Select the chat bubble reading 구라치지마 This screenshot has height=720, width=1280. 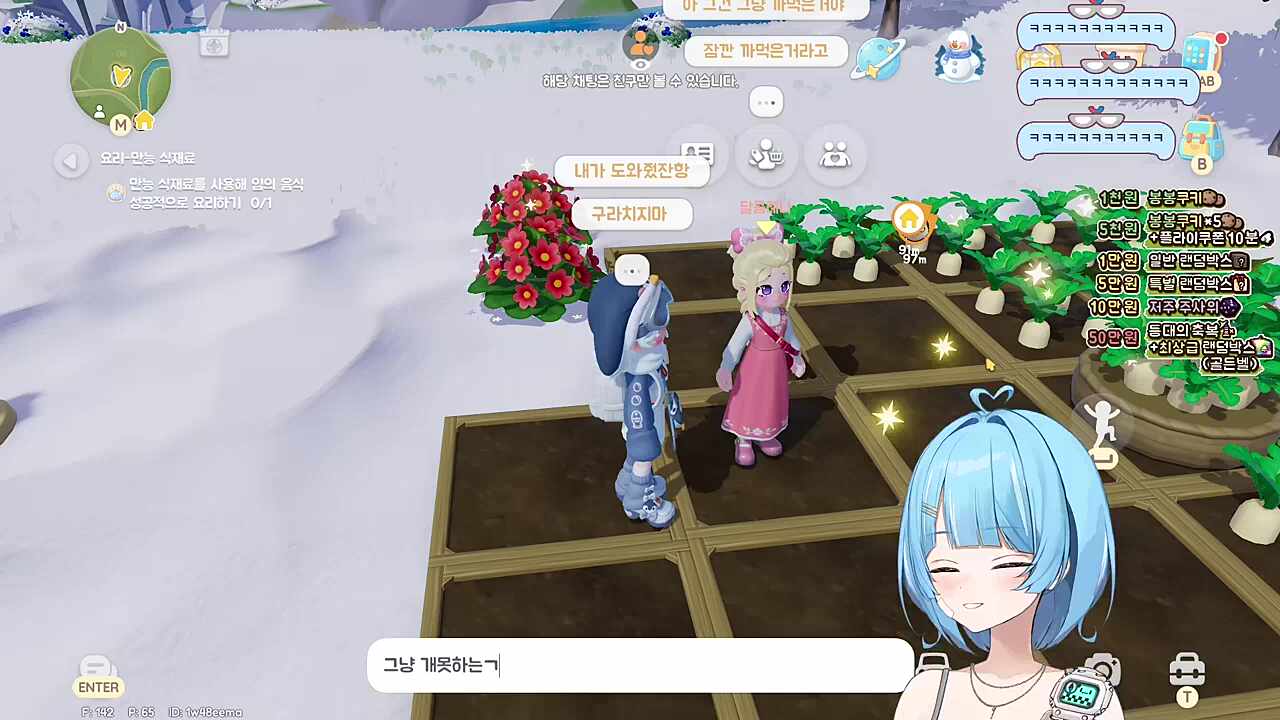(633, 214)
